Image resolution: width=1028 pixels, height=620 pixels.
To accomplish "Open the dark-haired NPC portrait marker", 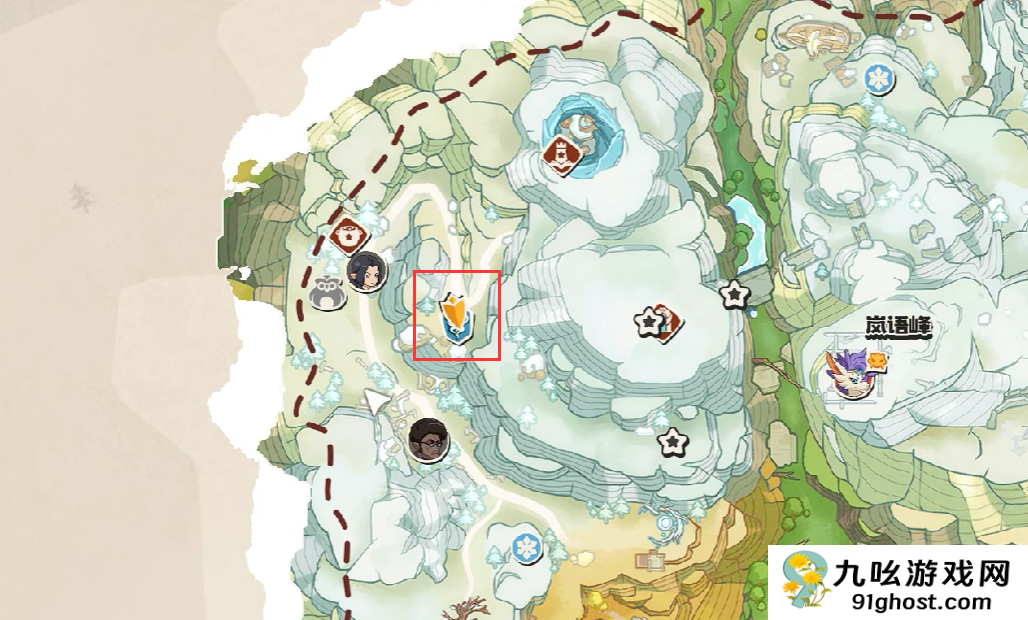I will click(366, 270).
